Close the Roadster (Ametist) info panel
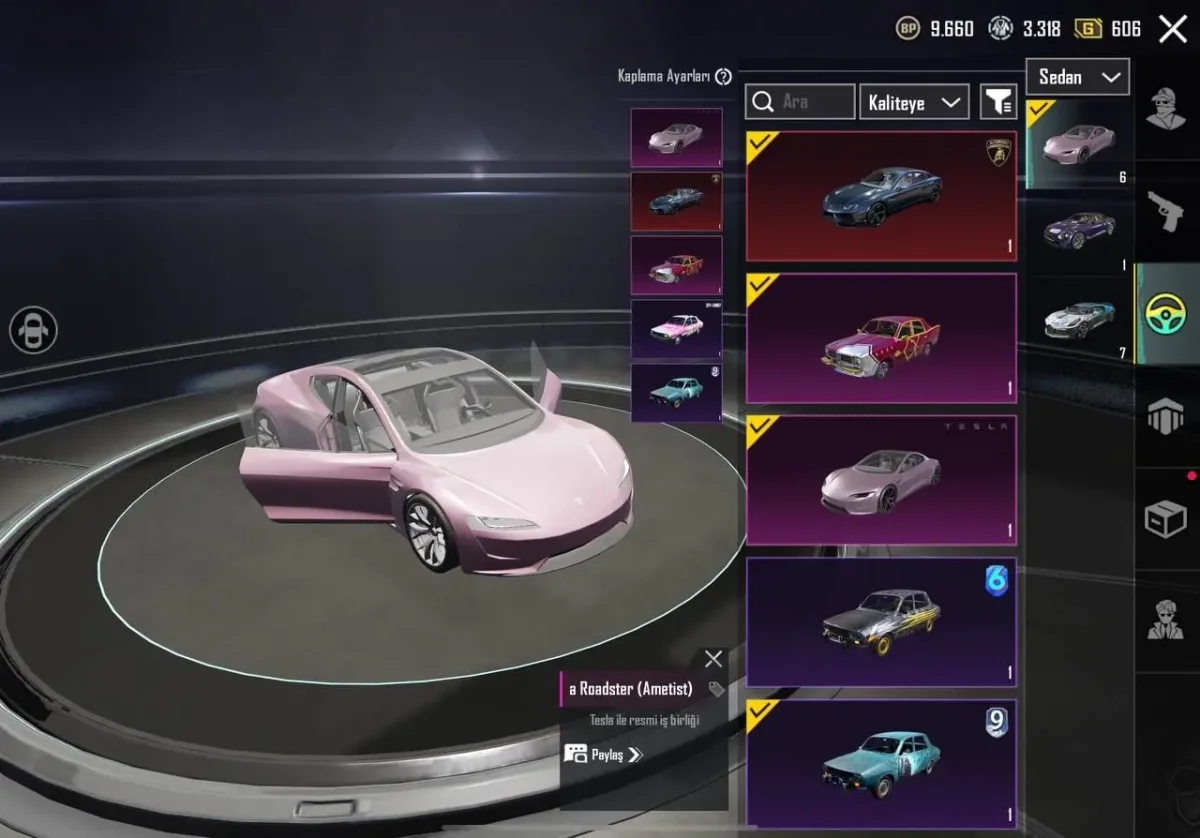The width and height of the screenshot is (1200, 838). click(x=713, y=659)
